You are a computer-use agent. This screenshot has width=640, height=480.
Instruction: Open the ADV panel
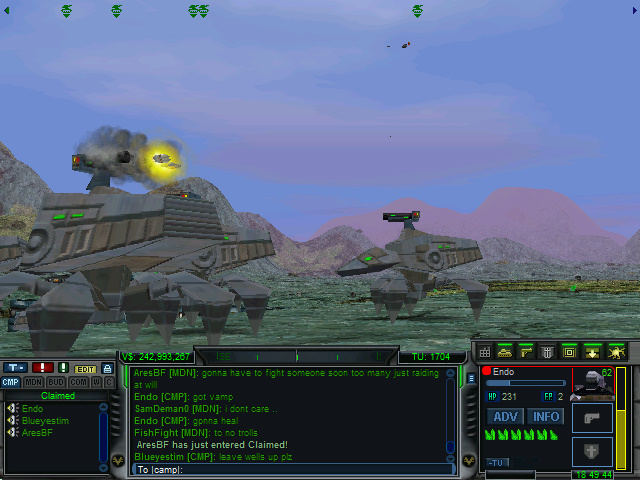[506, 416]
